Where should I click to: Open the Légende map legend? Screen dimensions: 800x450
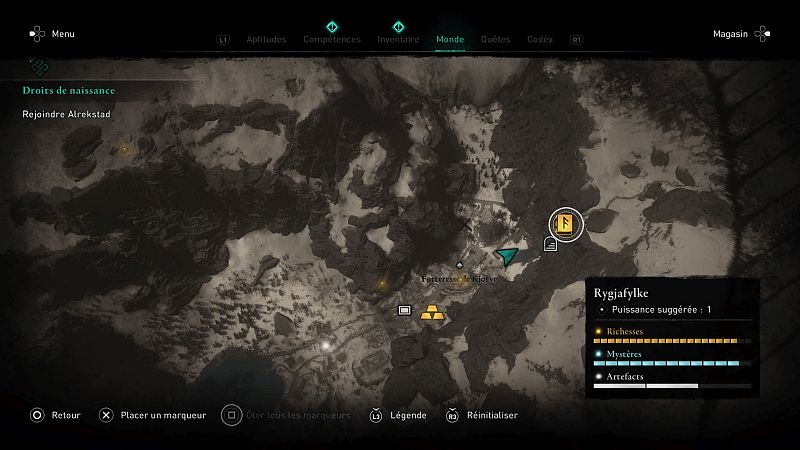coord(399,415)
